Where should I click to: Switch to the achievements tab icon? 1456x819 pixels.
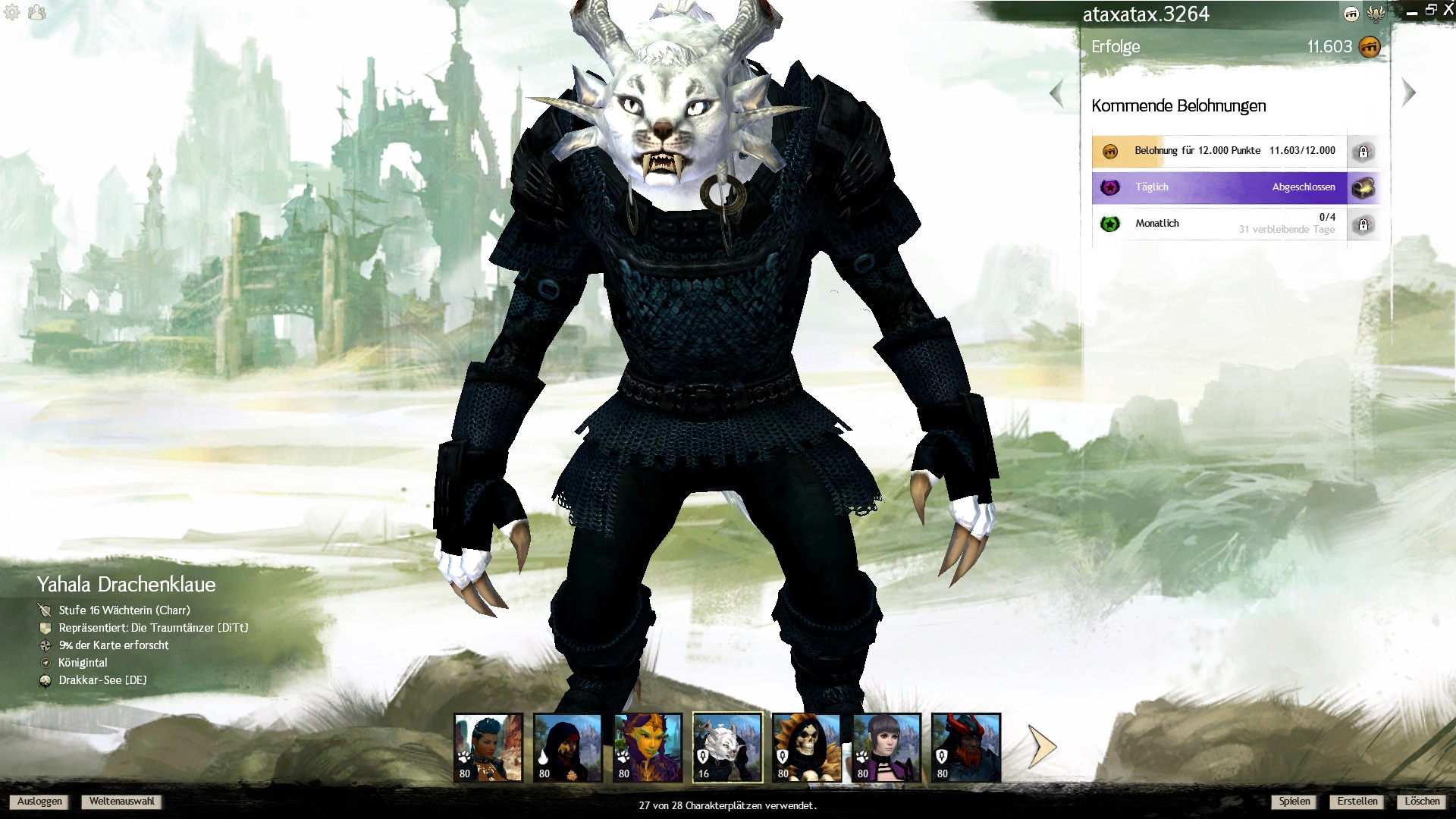tap(1351, 14)
